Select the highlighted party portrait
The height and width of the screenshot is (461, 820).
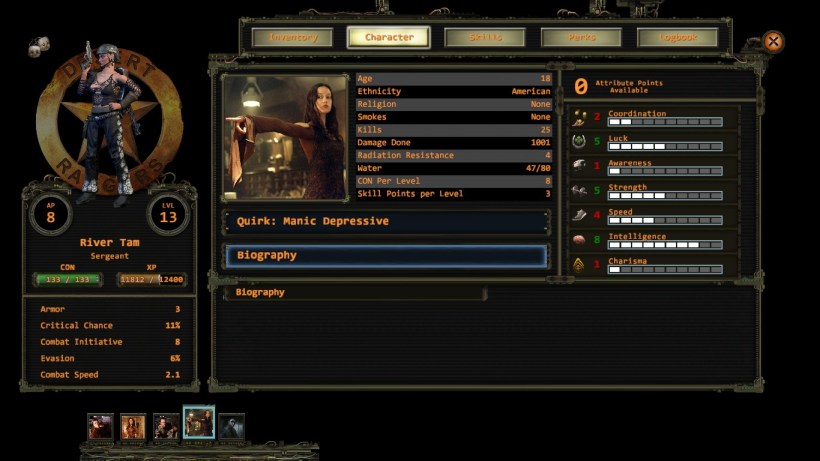tap(198, 423)
